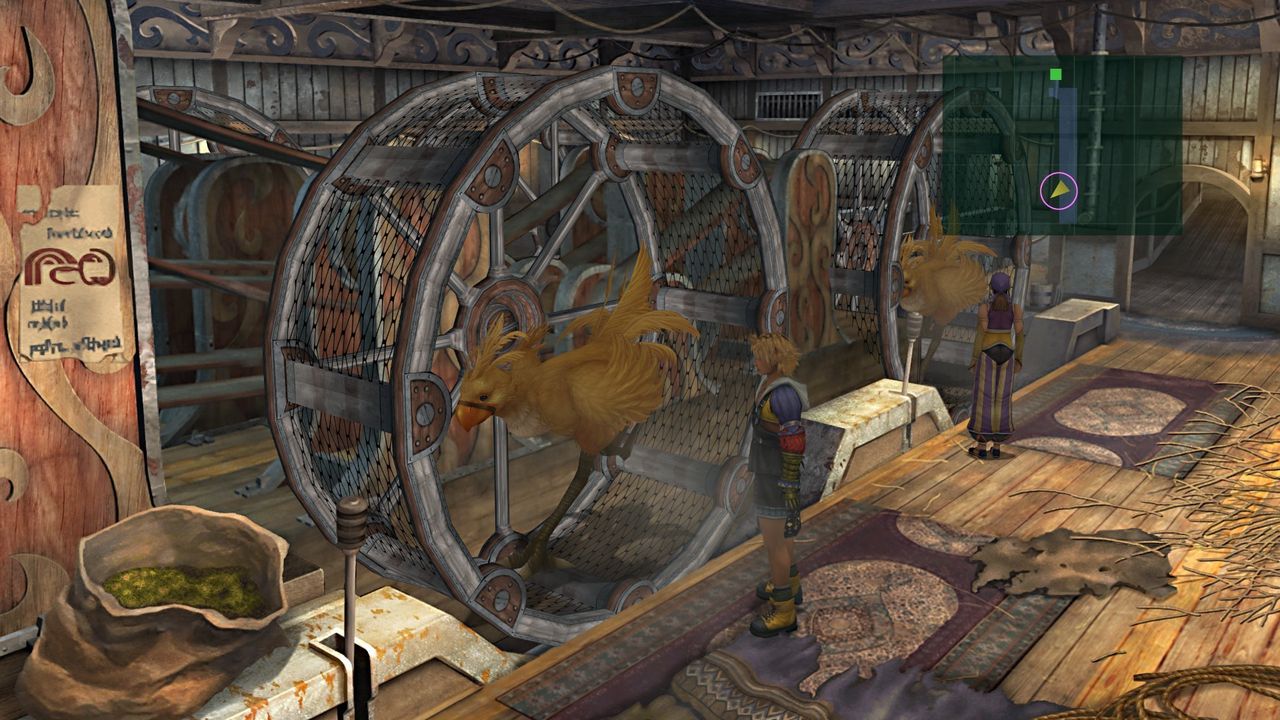Click the green destination marker on the minimap

[1056, 74]
